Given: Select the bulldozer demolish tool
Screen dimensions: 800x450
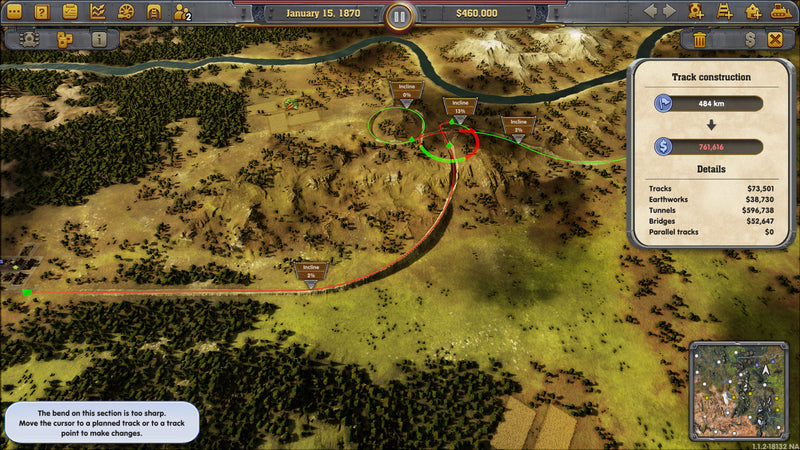Looking at the screenshot, I should (780, 12).
